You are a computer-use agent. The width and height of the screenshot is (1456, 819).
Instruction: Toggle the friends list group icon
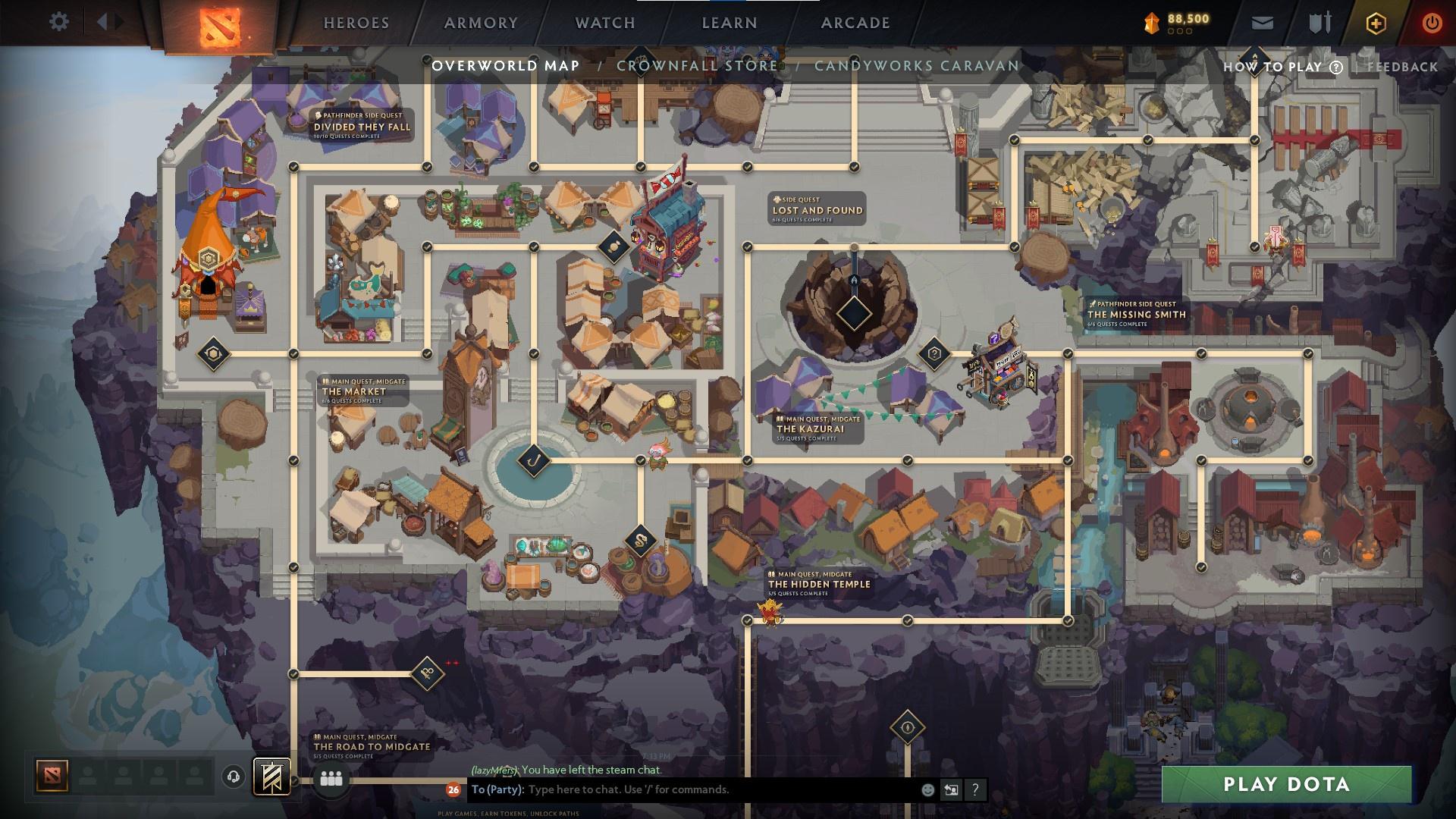pyautogui.click(x=331, y=777)
